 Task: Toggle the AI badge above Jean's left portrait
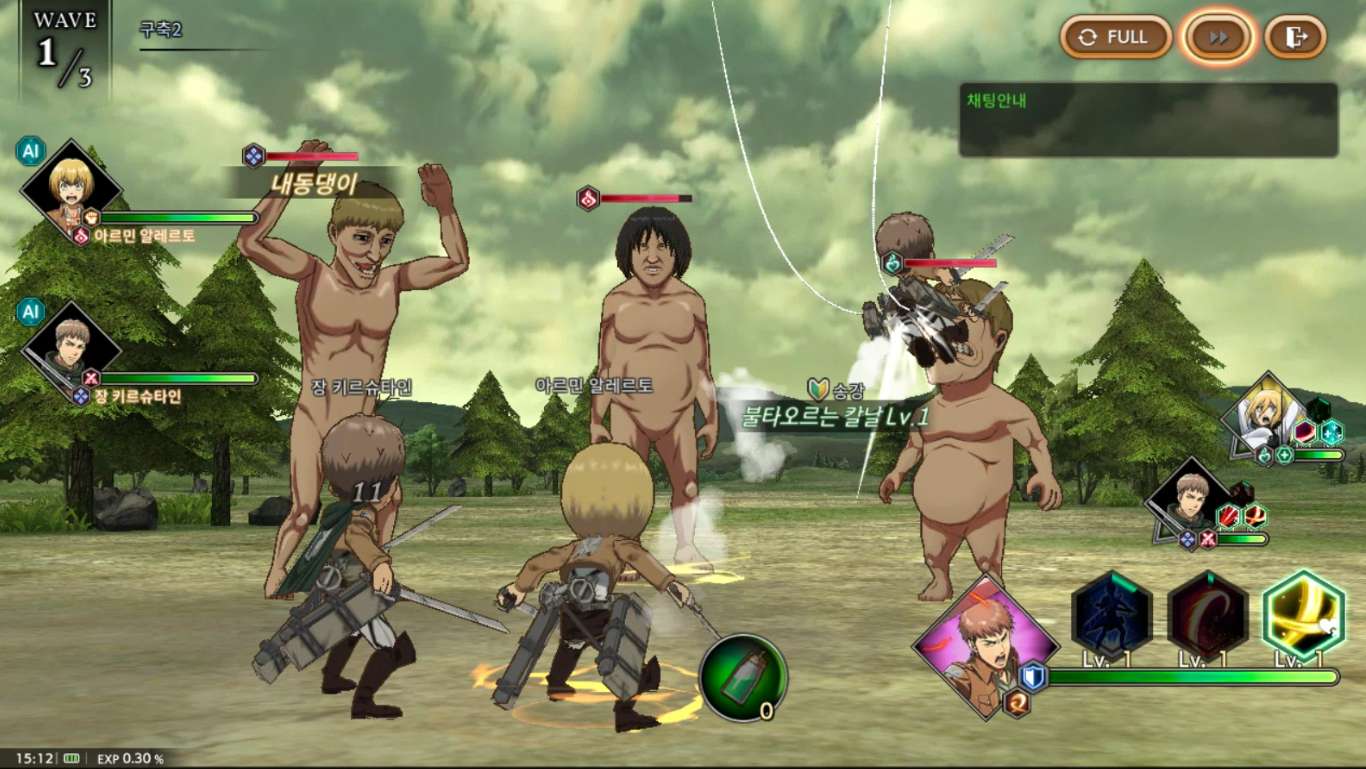pyautogui.click(x=30, y=312)
